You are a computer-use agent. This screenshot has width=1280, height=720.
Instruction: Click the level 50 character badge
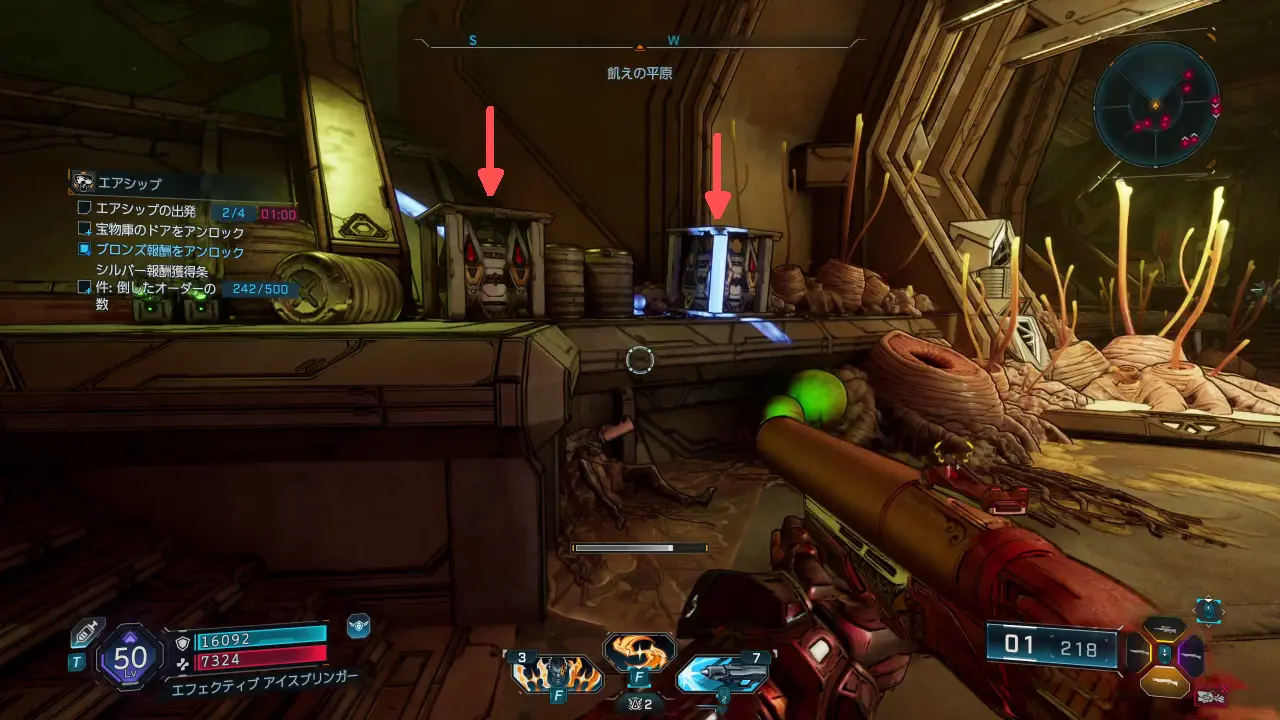130,657
